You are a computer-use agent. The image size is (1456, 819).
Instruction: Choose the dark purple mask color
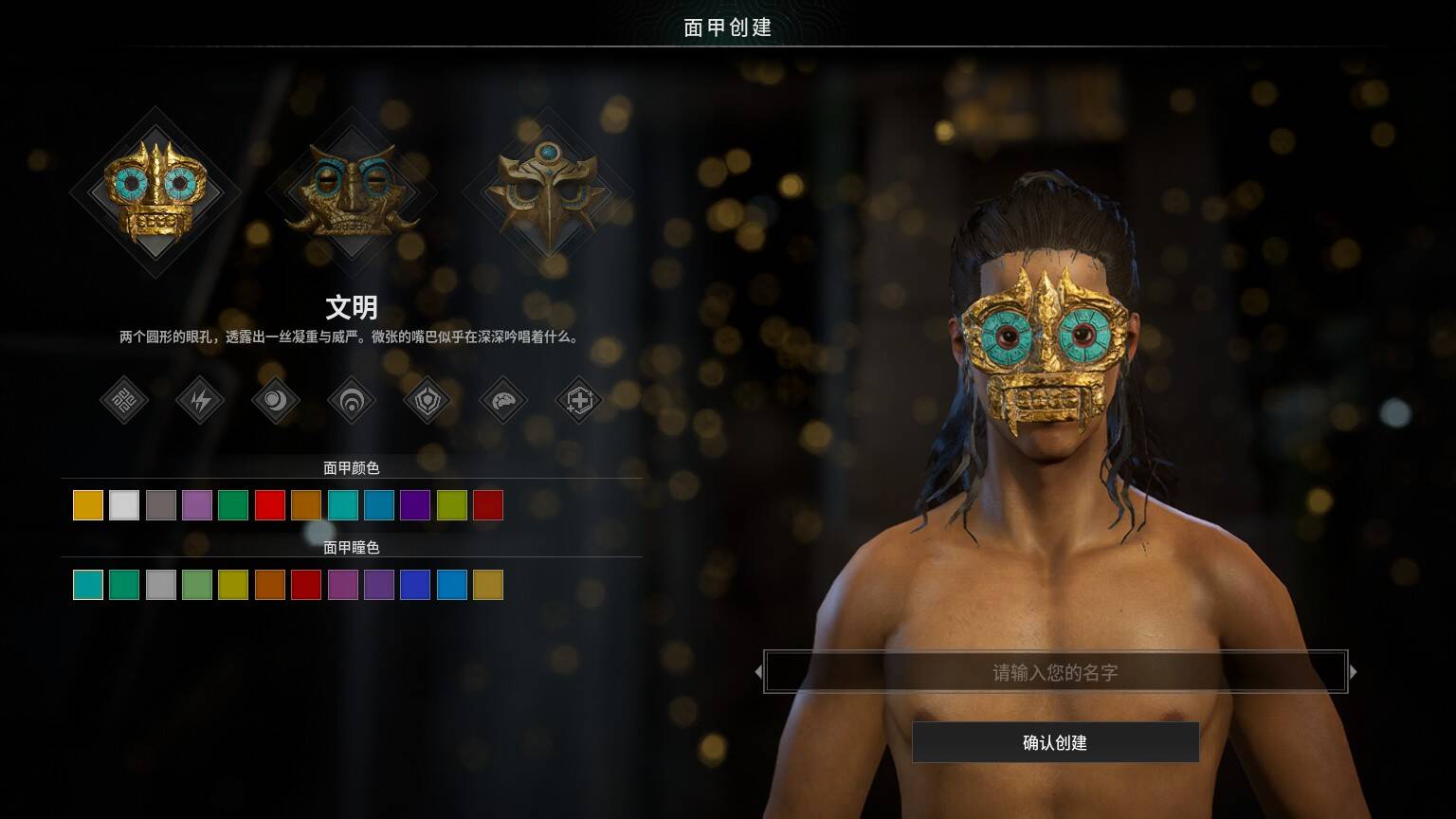pyautogui.click(x=415, y=505)
